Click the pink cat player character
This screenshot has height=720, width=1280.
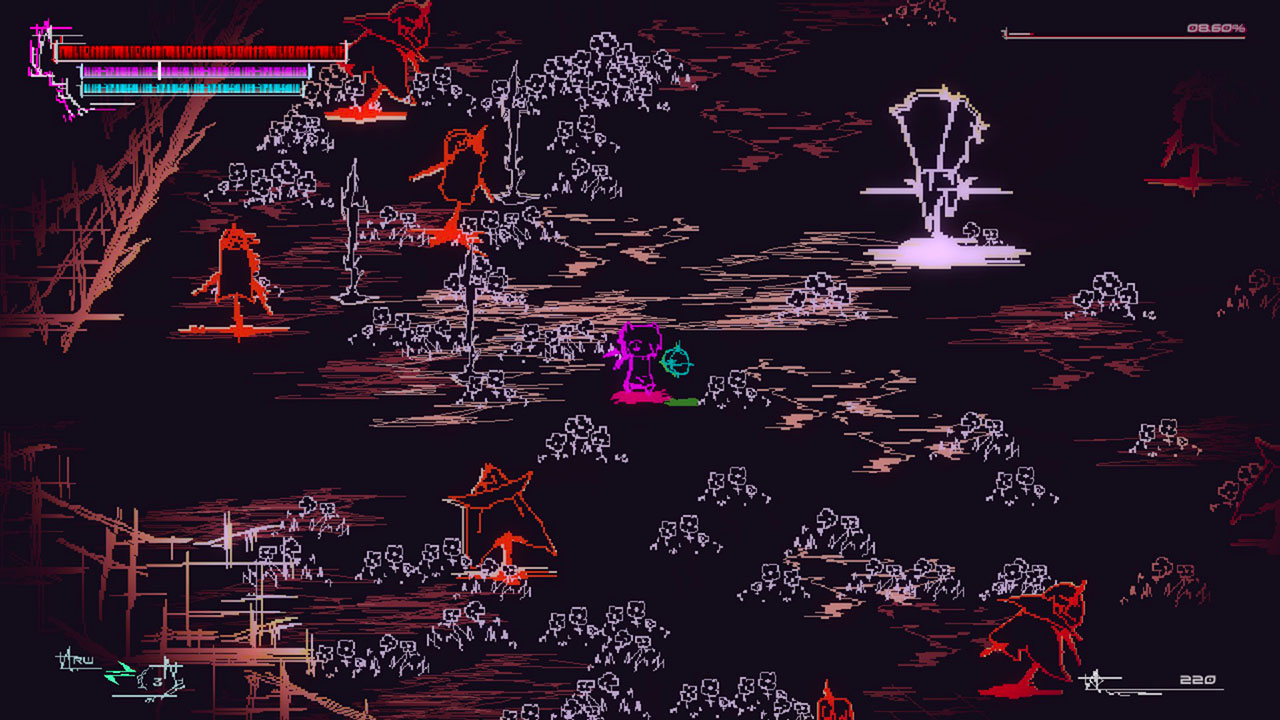(x=640, y=360)
